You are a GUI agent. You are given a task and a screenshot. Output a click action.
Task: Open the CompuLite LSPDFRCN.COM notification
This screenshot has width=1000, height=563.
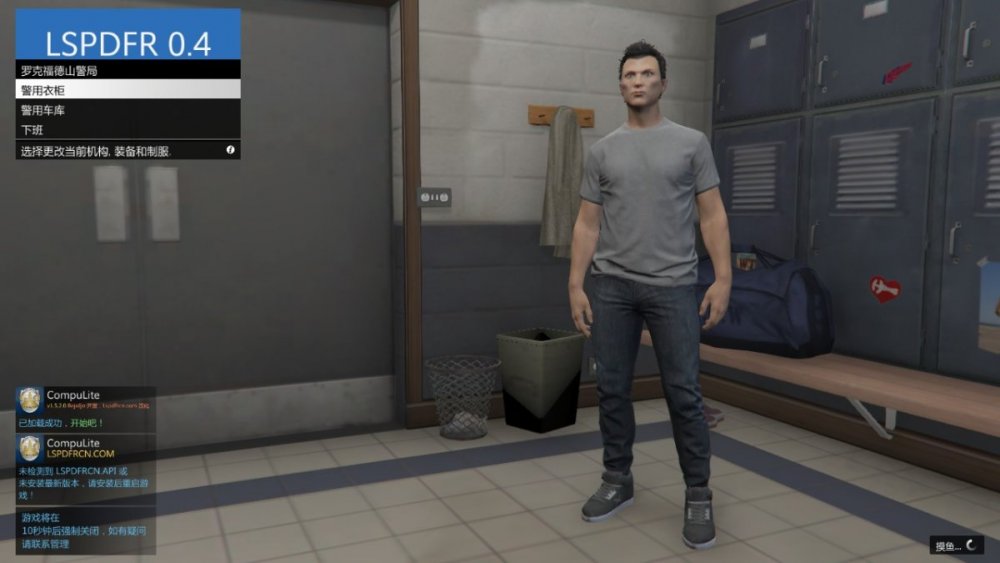pyautogui.click(x=85, y=448)
